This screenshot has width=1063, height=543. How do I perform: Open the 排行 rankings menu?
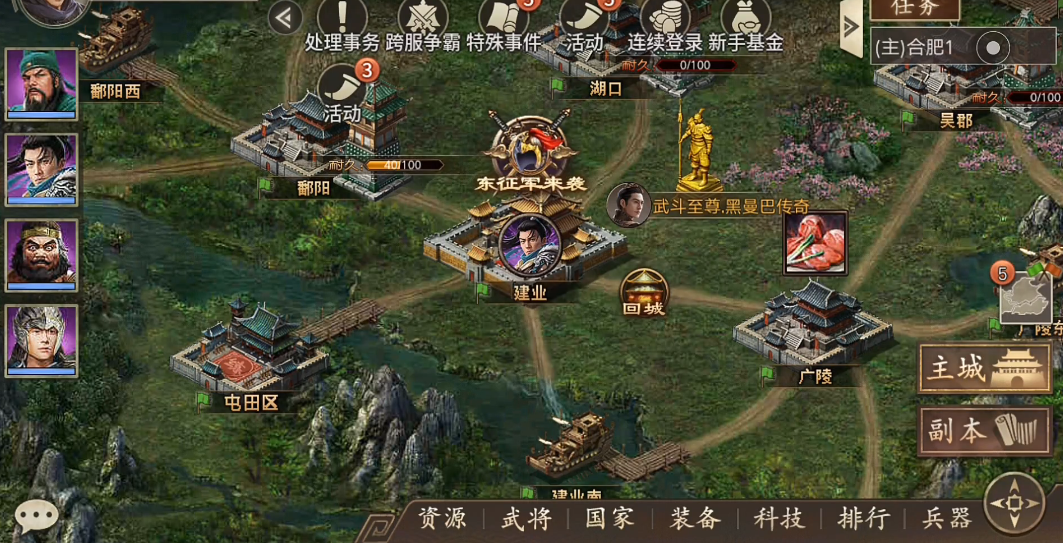[863, 518]
